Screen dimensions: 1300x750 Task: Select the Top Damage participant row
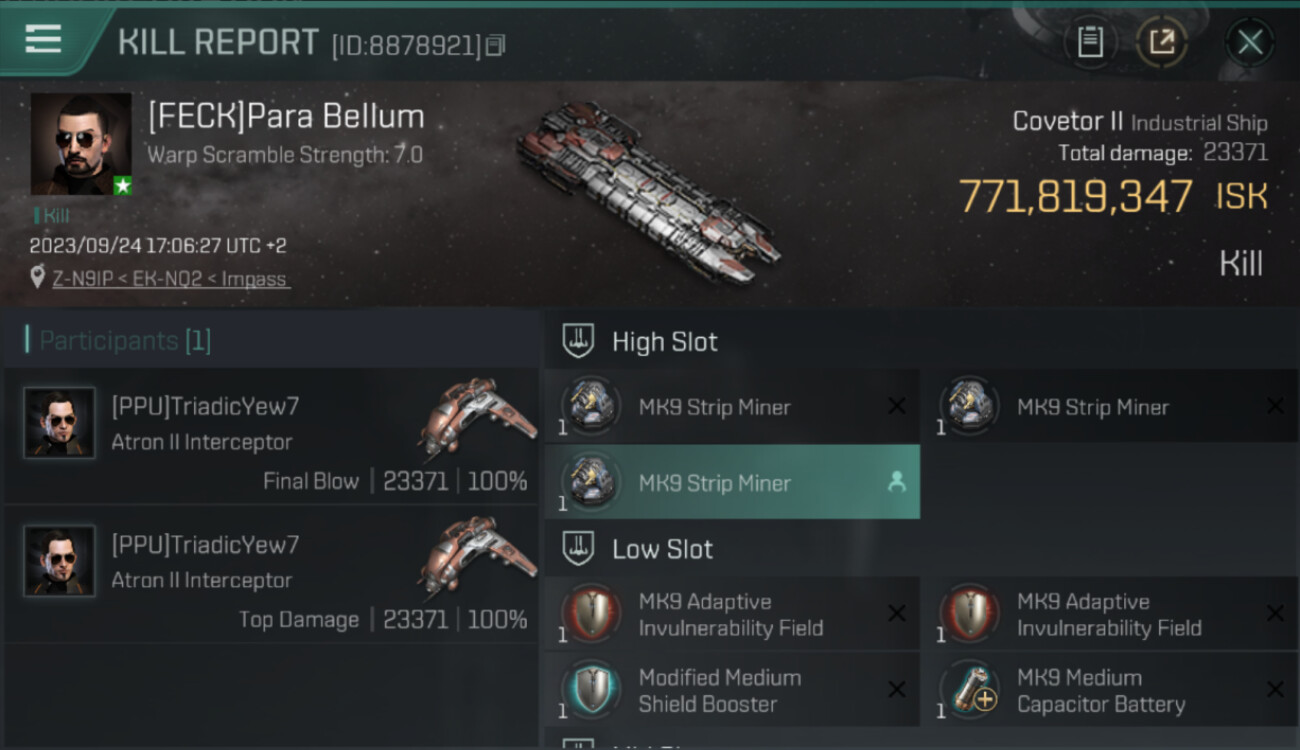(x=272, y=575)
